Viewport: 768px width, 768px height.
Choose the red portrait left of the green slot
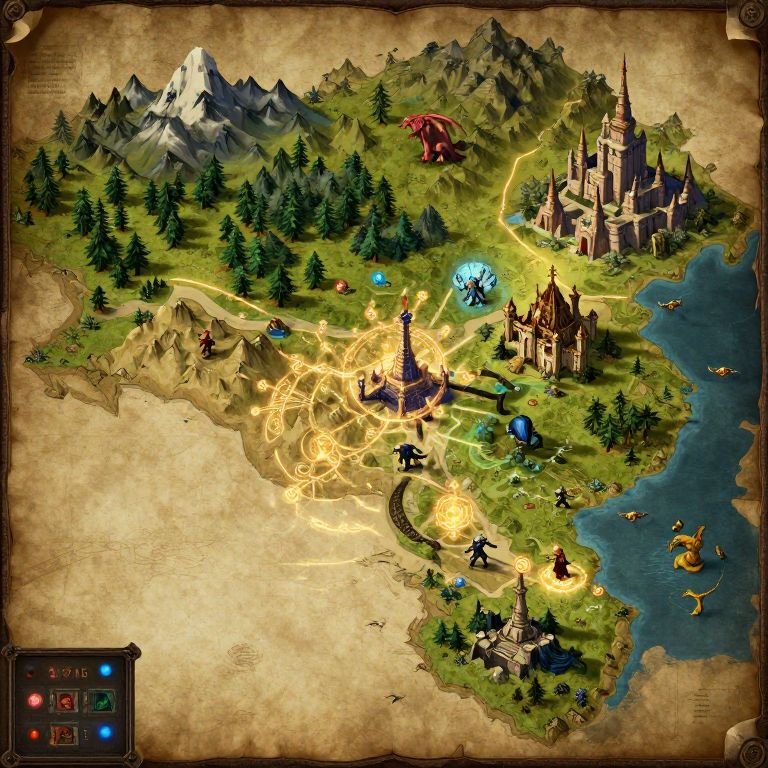pos(65,701)
